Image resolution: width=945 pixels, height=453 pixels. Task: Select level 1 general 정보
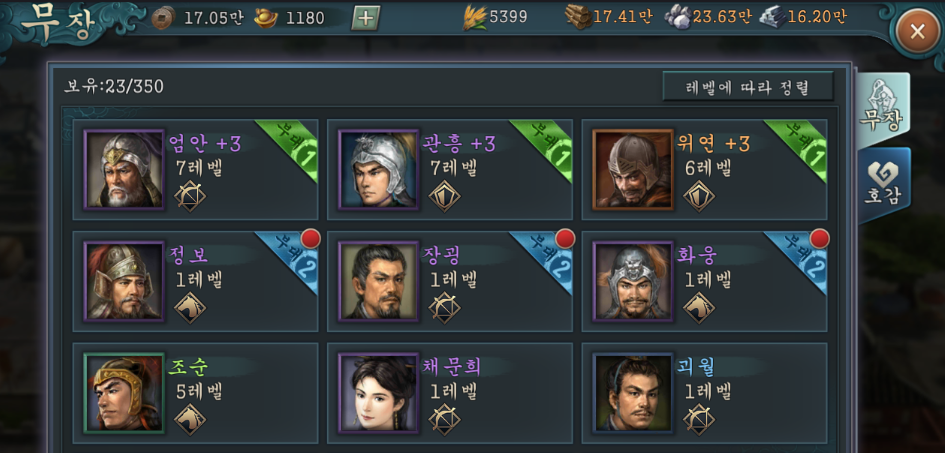tap(196, 281)
